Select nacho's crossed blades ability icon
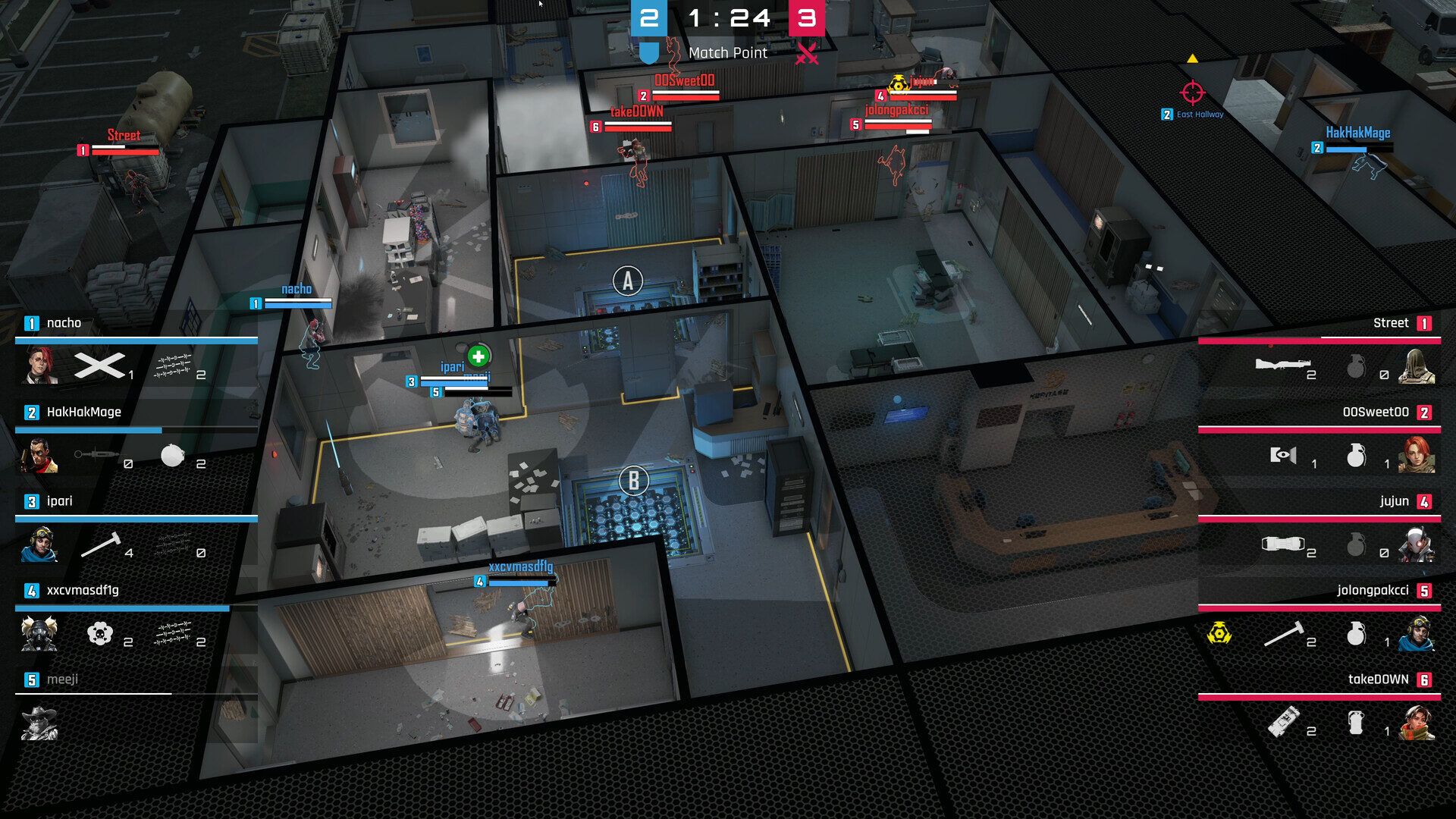This screenshot has width=1456, height=819. pos(99,366)
